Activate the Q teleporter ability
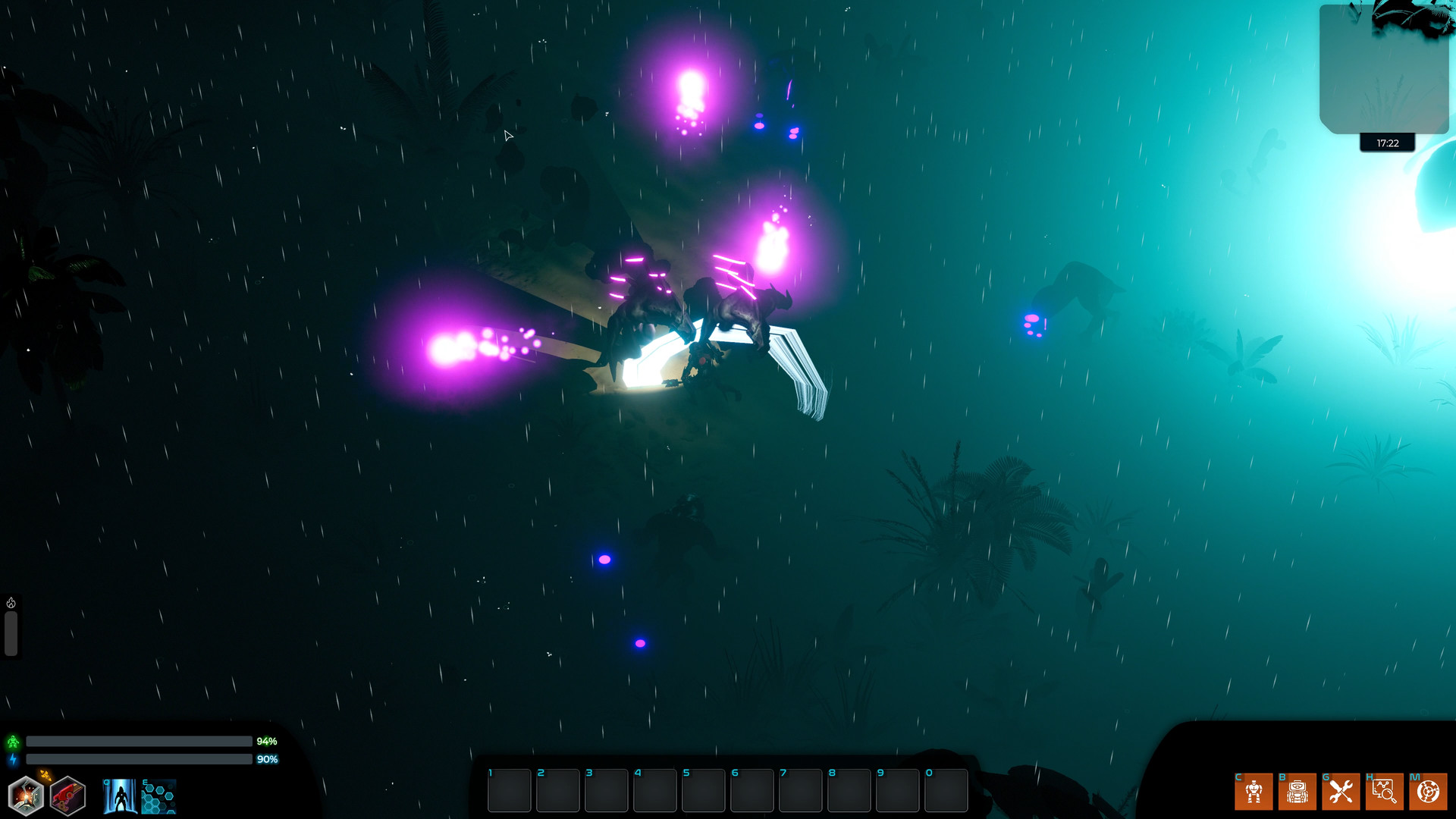This screenshot has height=819, width=1456. 119,796
